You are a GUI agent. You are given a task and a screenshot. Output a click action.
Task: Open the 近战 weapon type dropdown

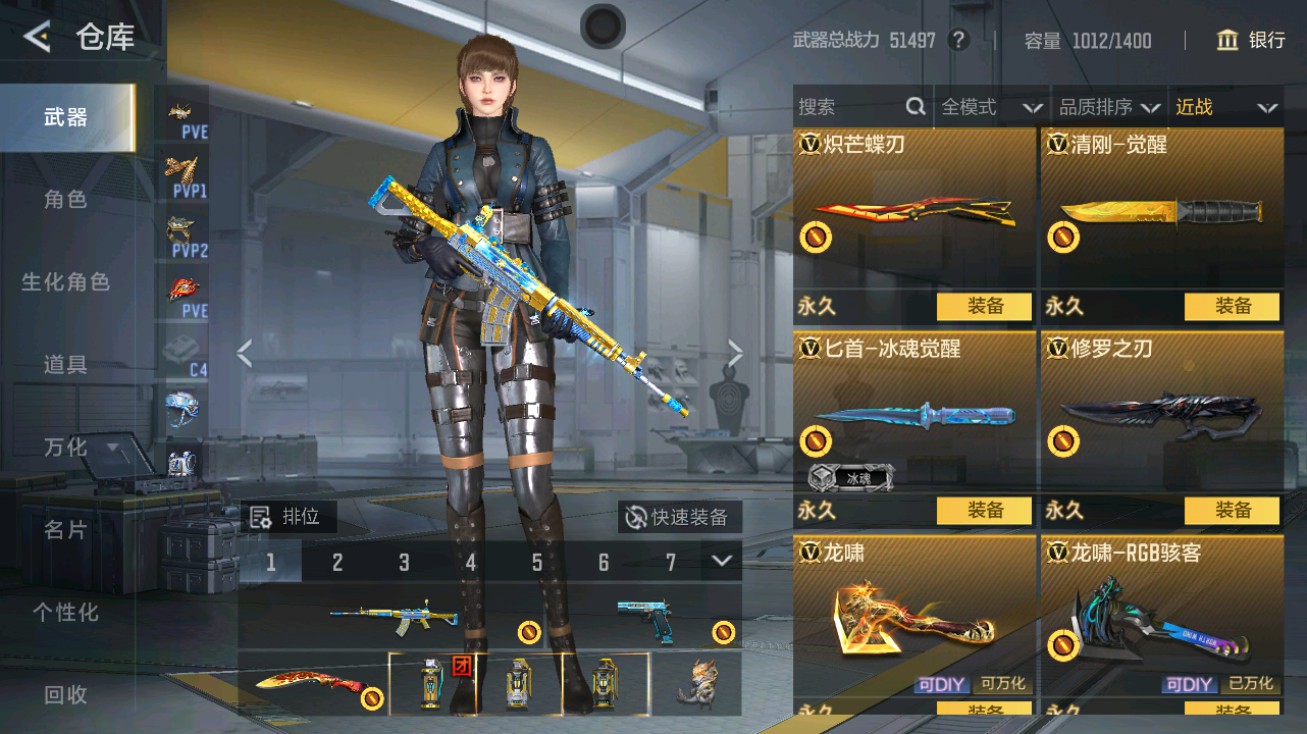point(1225,107)
